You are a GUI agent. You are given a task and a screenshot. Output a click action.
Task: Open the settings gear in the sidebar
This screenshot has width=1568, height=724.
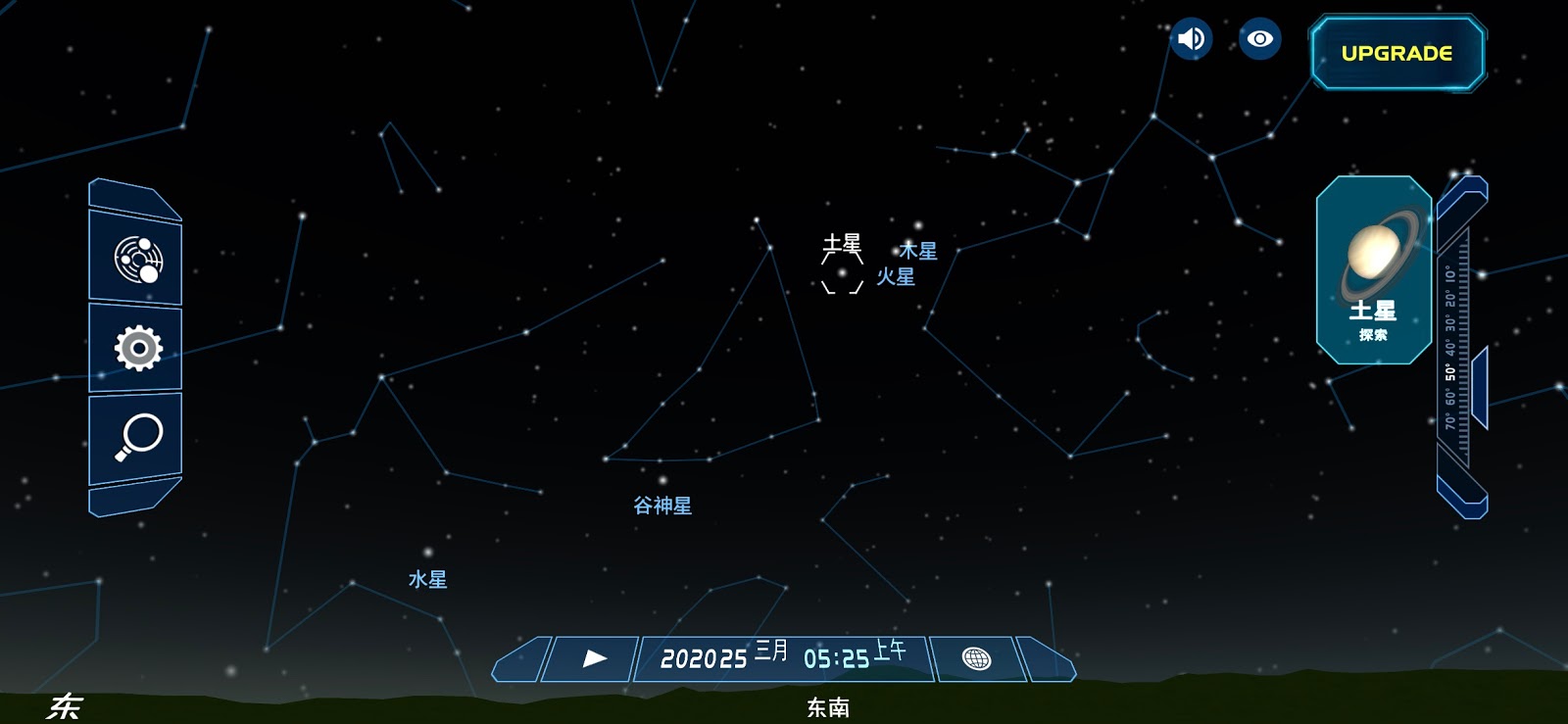pyautogui.click(x=135, y=346)
